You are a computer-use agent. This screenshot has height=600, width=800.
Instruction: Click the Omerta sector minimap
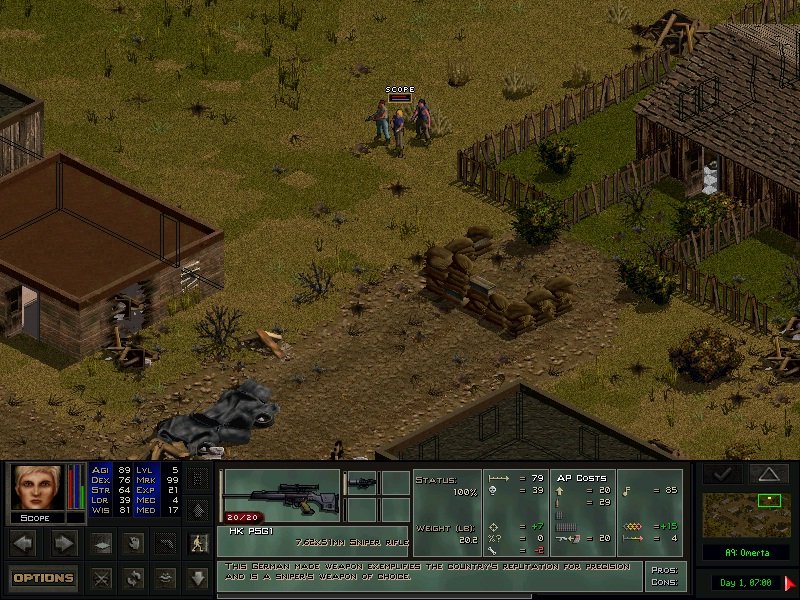(x=748, y=514)
